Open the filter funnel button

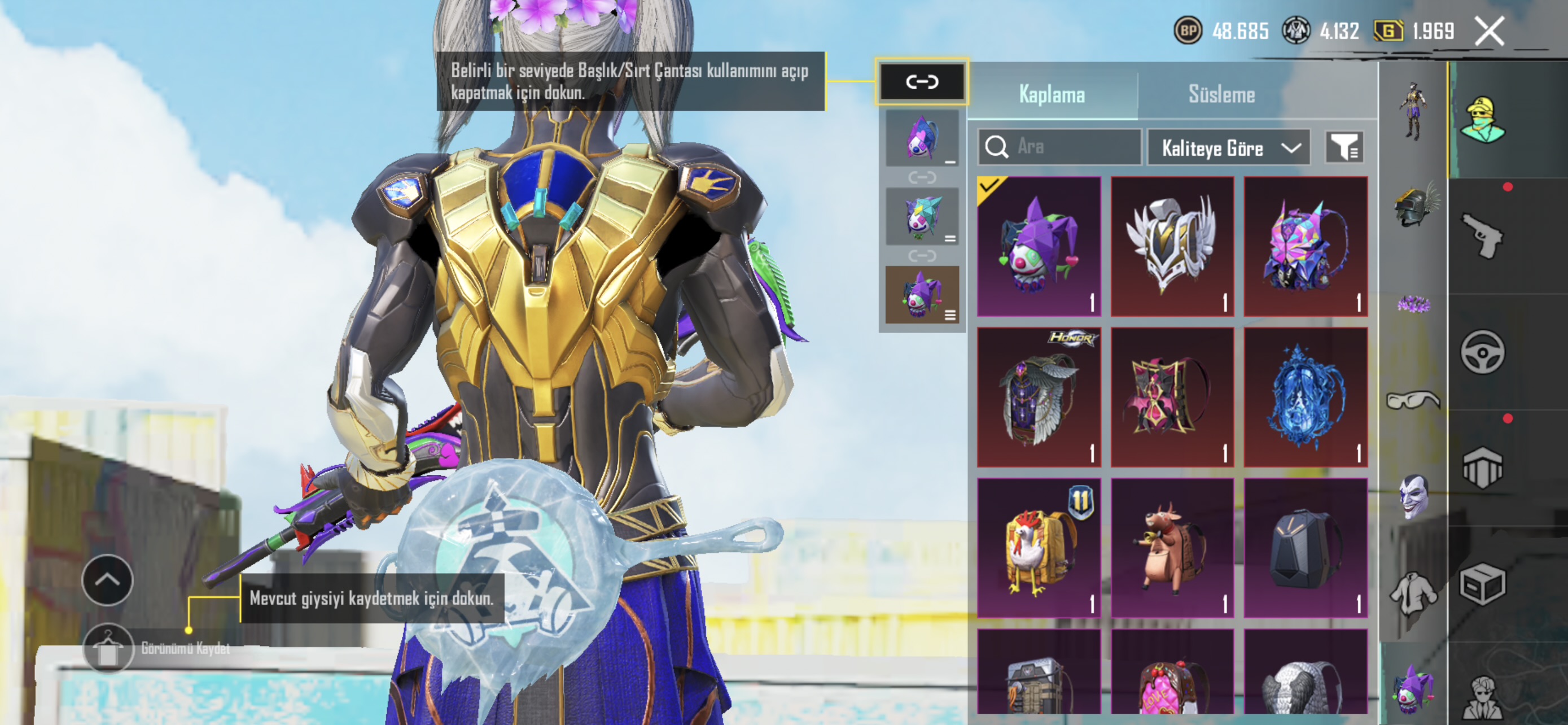[x=1344, y=147]
